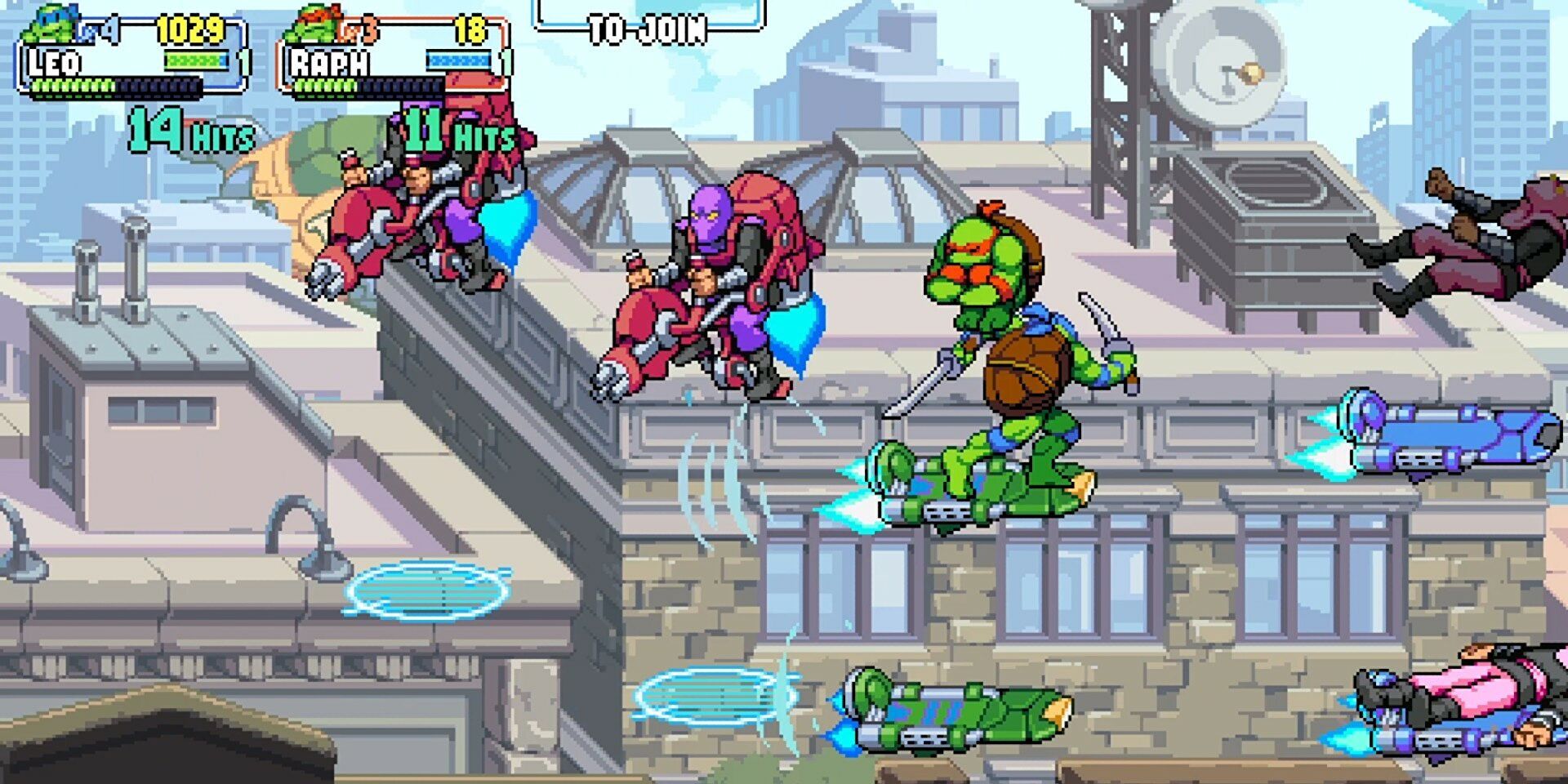Image resolution: width=1568 pixels, height=784 pixels.
Task: Click the empty green hoverboard at the bottom
Action: 947,710
